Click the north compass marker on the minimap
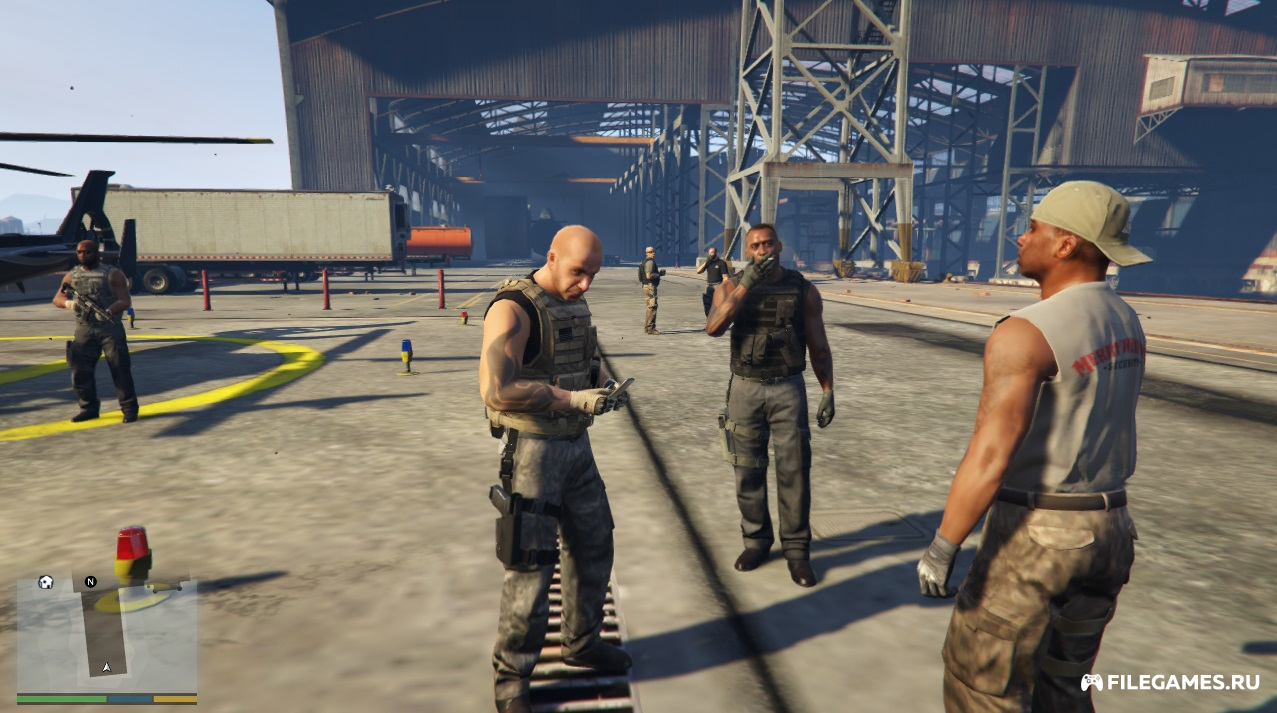Viewport: 1277px width, 713px height. [90, 581]
